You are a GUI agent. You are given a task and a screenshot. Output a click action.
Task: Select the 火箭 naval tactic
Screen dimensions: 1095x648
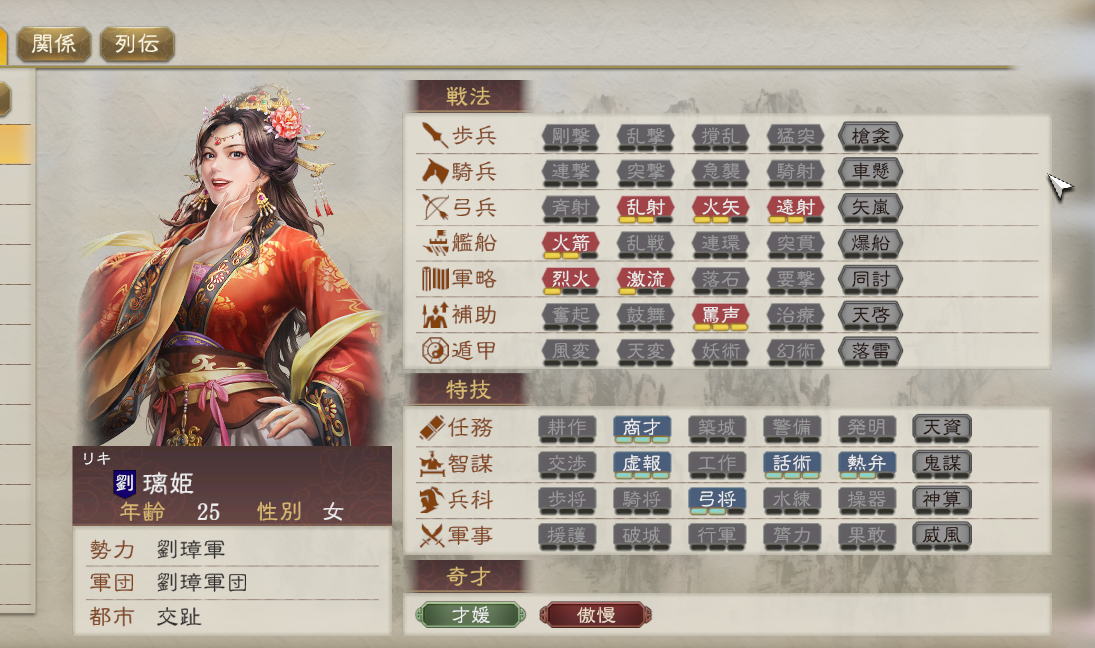[571, 243]
